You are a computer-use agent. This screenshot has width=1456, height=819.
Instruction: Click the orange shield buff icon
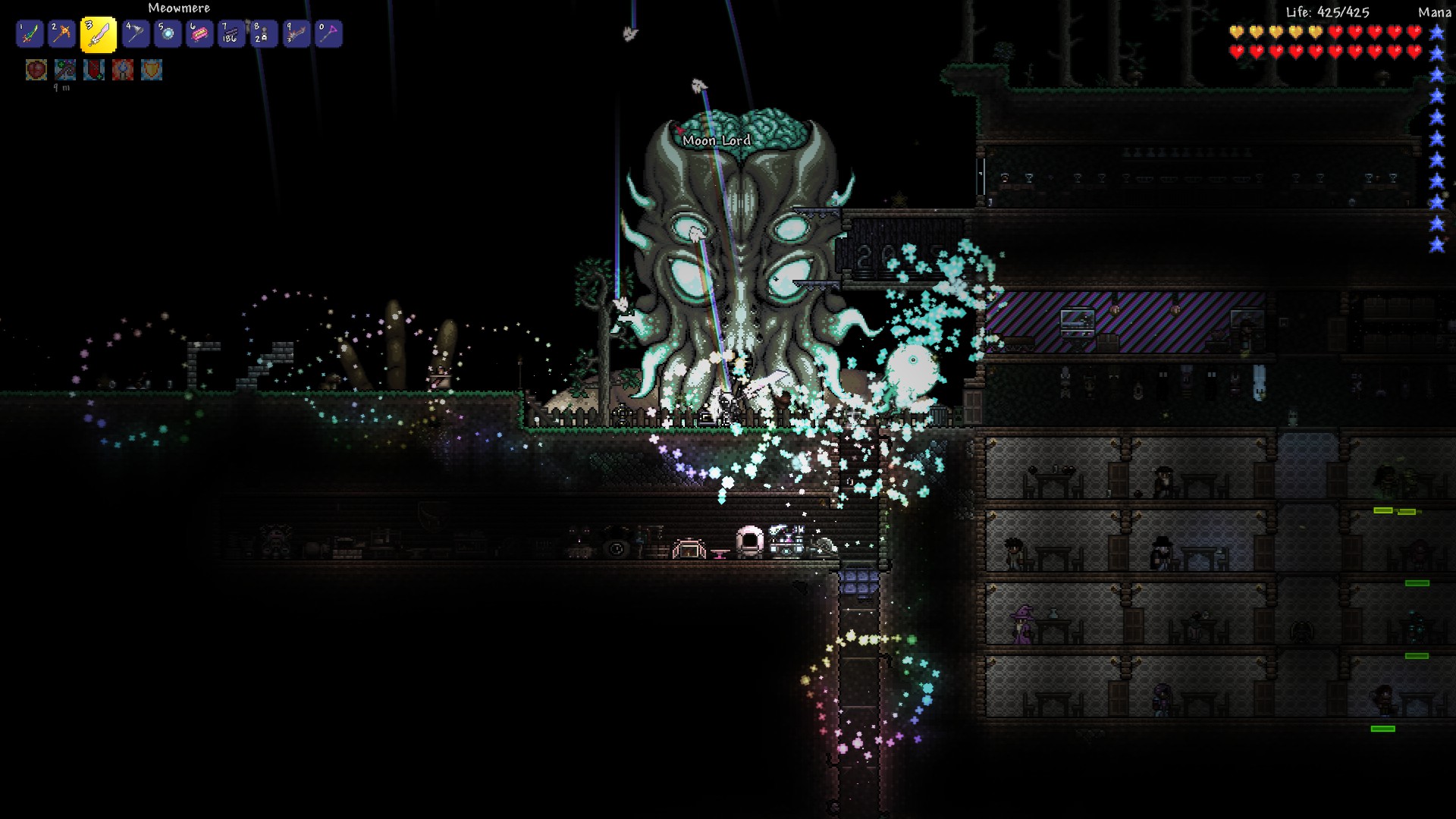tap(152, 70)
